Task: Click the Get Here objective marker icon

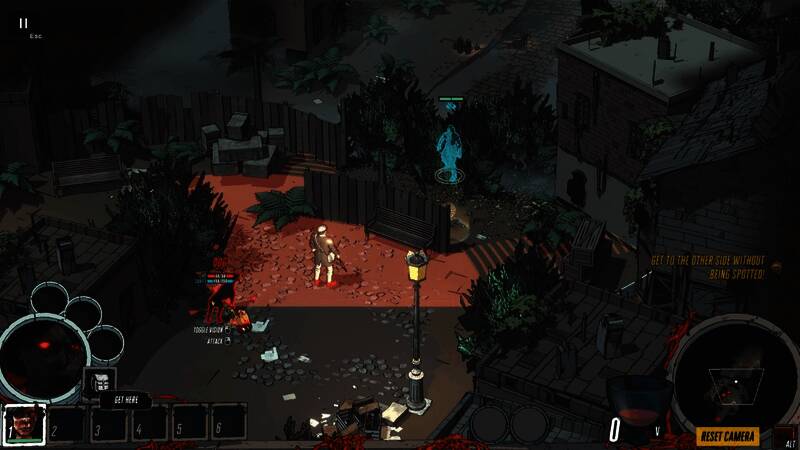Action: tap(100, 380)
